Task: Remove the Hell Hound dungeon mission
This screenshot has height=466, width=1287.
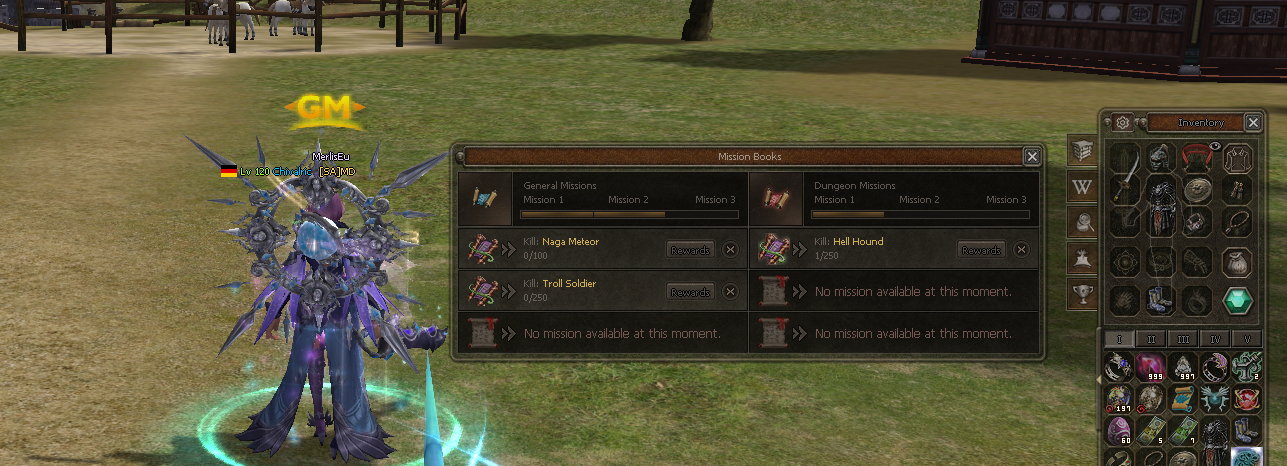Action: pos(1021,250)
